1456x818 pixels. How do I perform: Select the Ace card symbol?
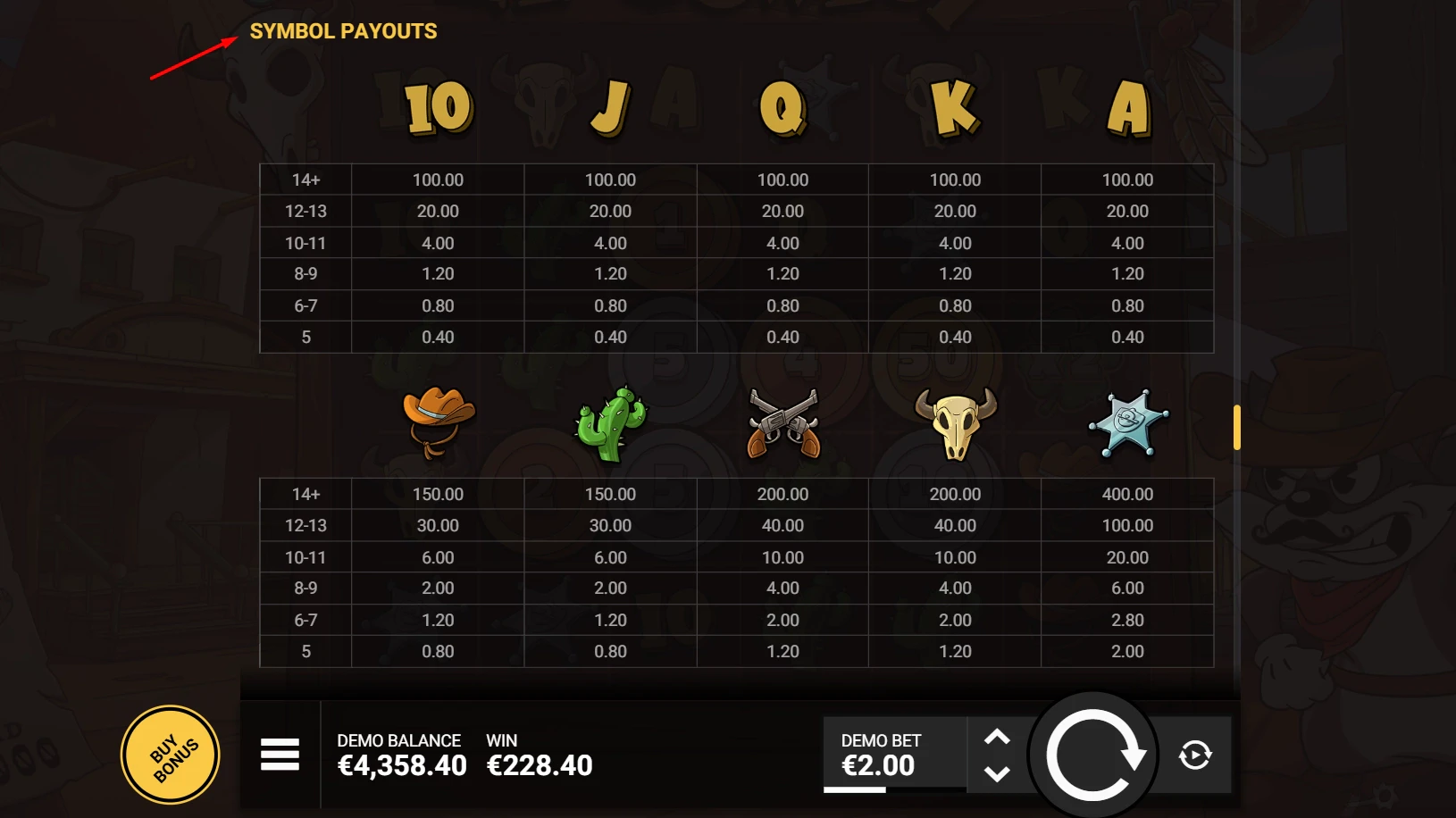point(1126,107)
